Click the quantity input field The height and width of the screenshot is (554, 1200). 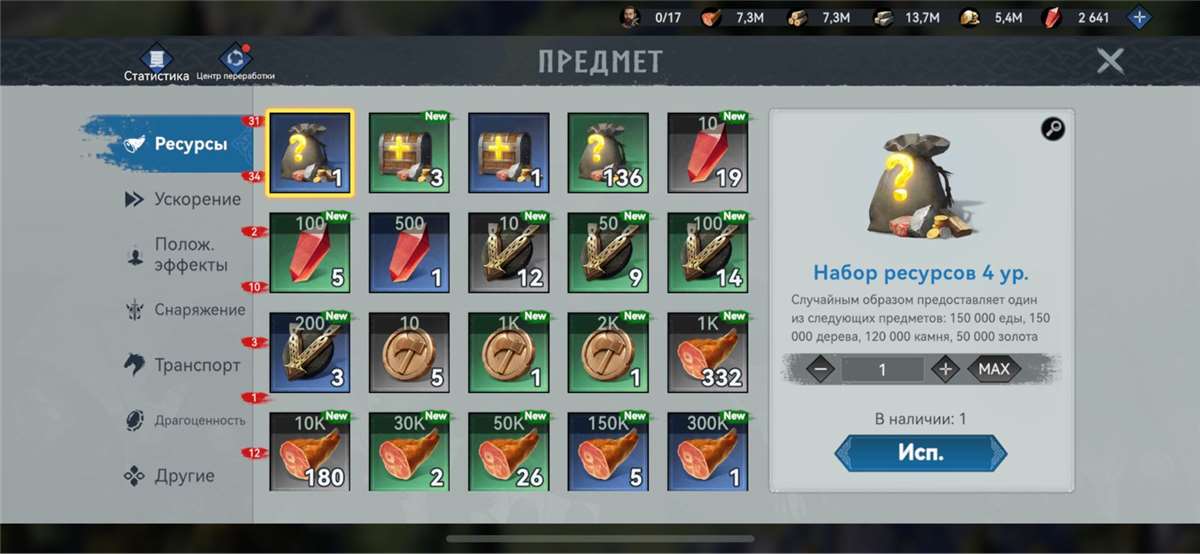pyautogui.click(x=882, y=369)
